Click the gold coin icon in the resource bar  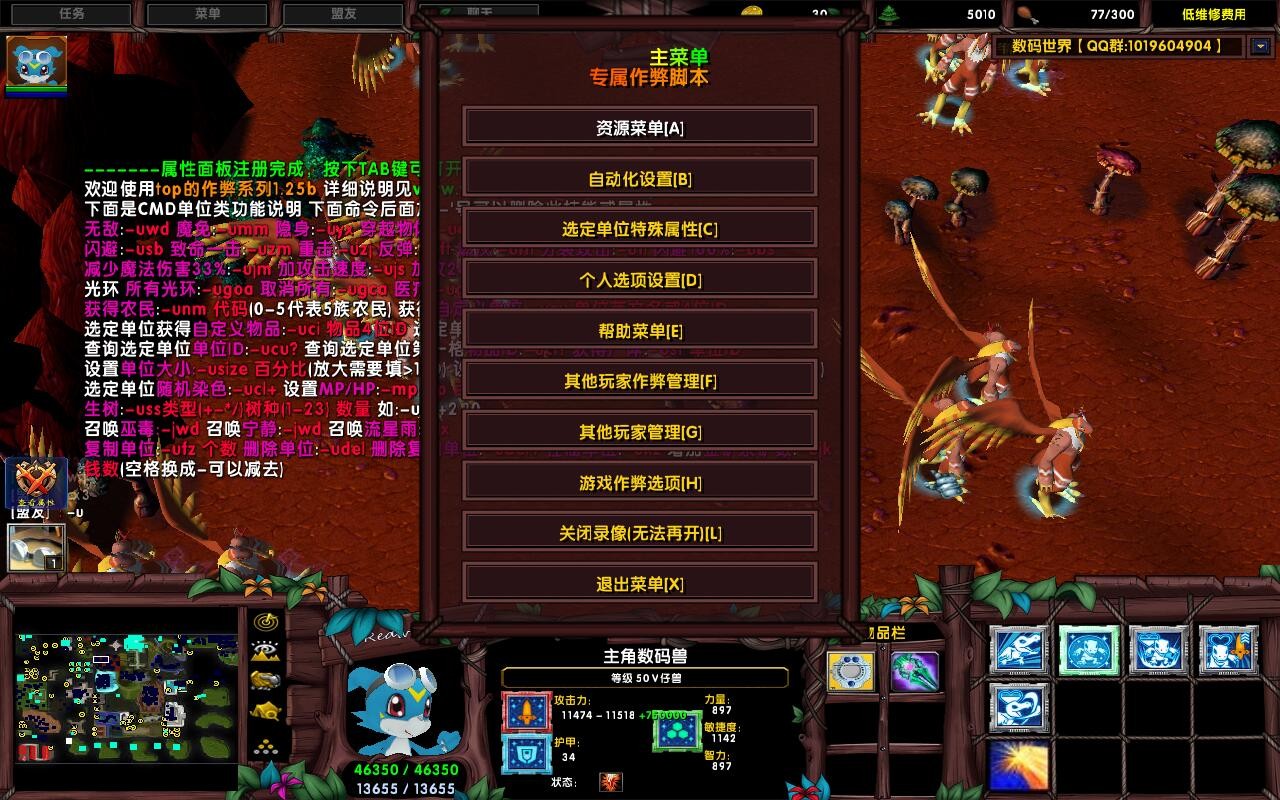pyautogui.click(x=751, y=14)
